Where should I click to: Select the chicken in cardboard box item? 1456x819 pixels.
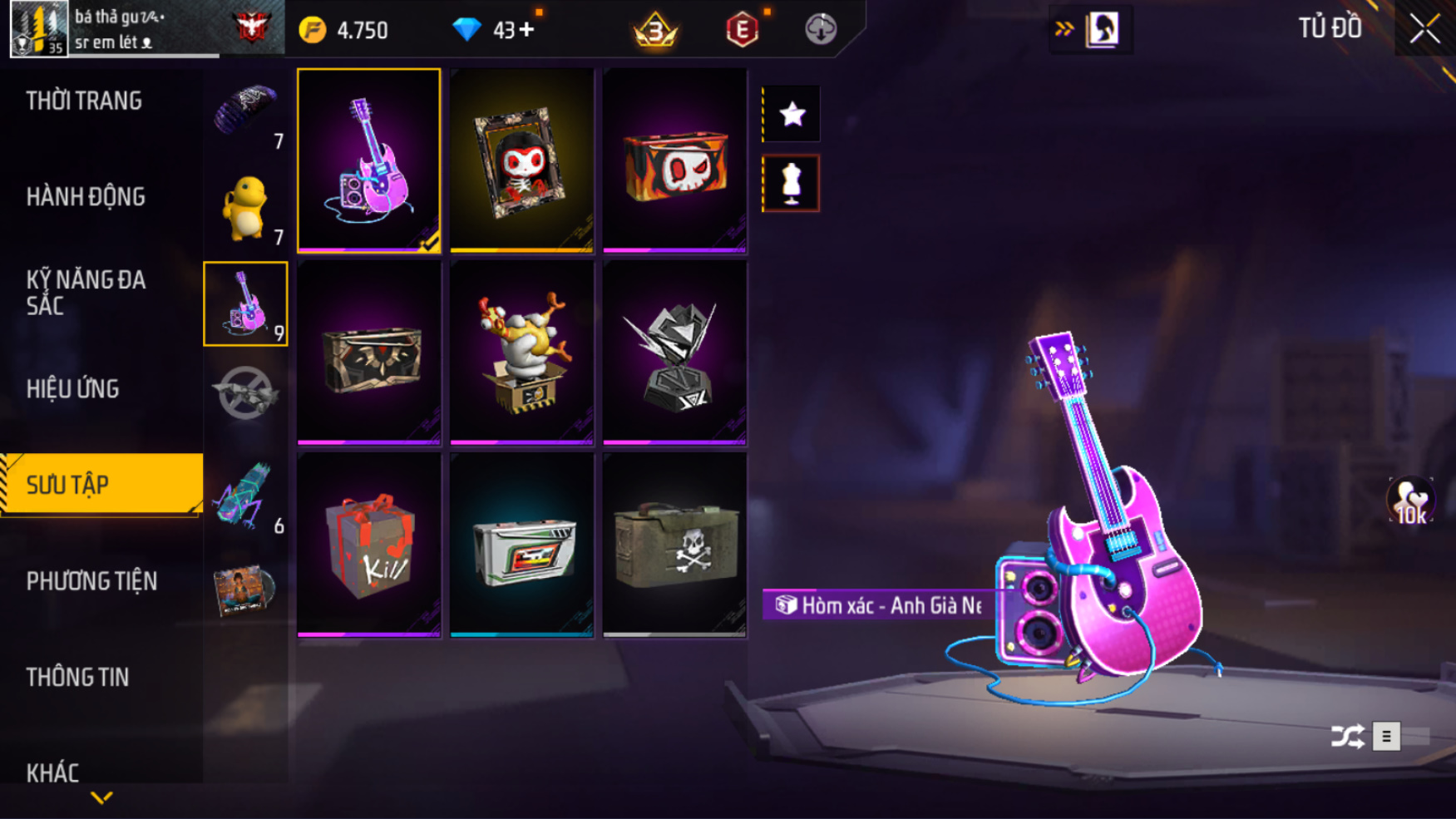pyautogui.click(x=521, y=353)
